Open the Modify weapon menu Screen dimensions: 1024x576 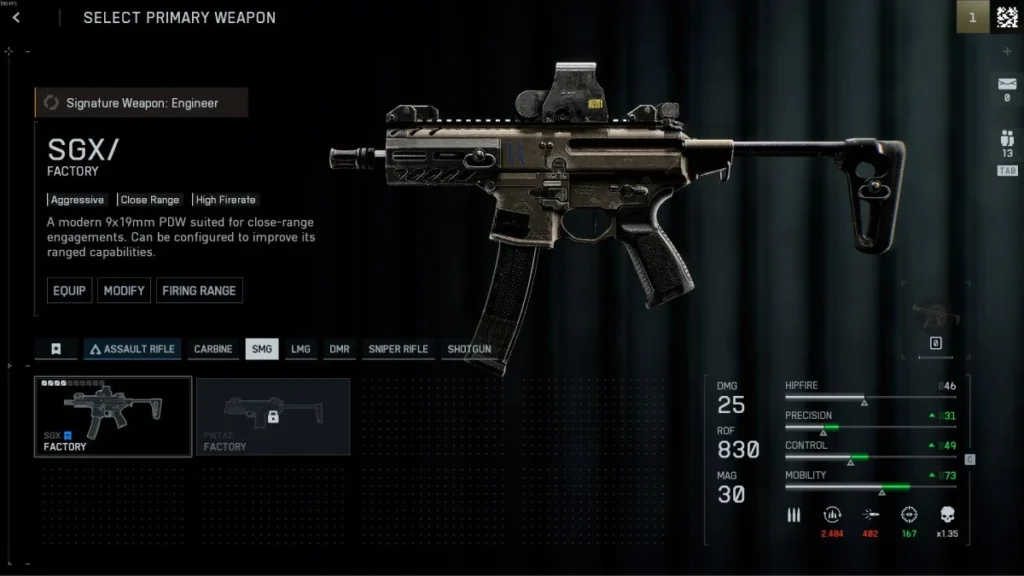click(x=124, y=291)
